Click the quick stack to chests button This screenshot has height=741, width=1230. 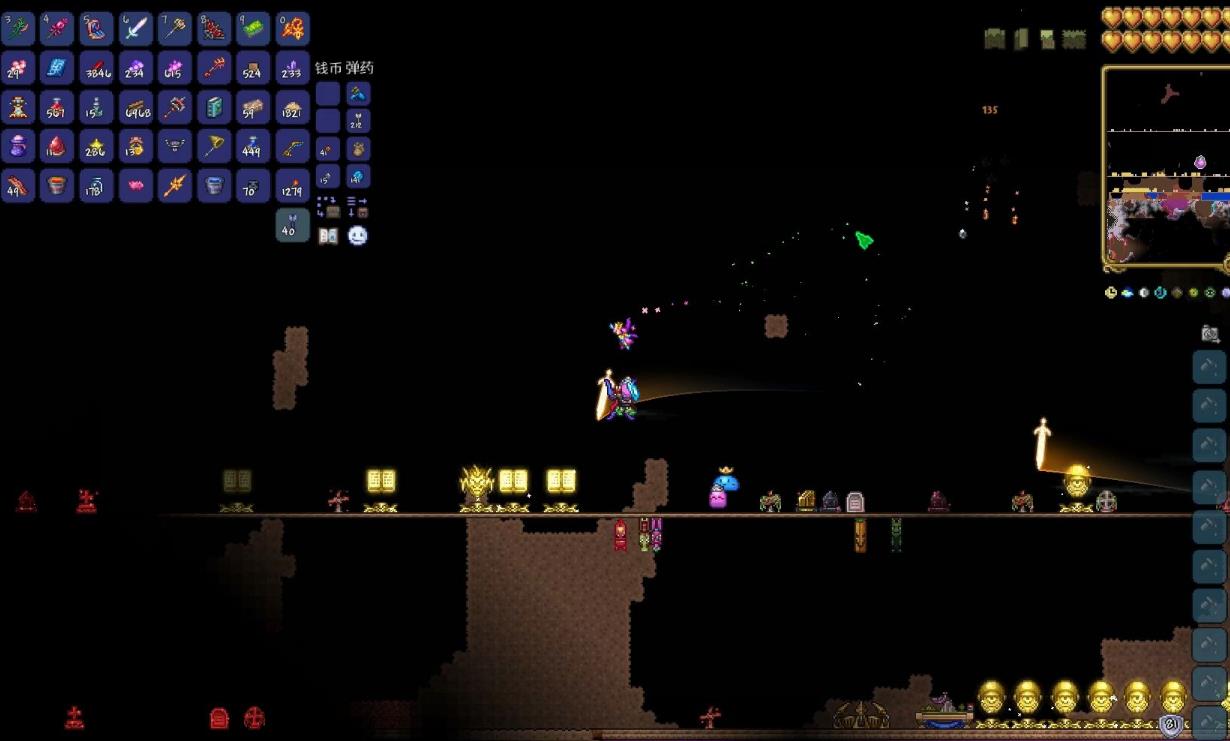[x=328, y=207]
